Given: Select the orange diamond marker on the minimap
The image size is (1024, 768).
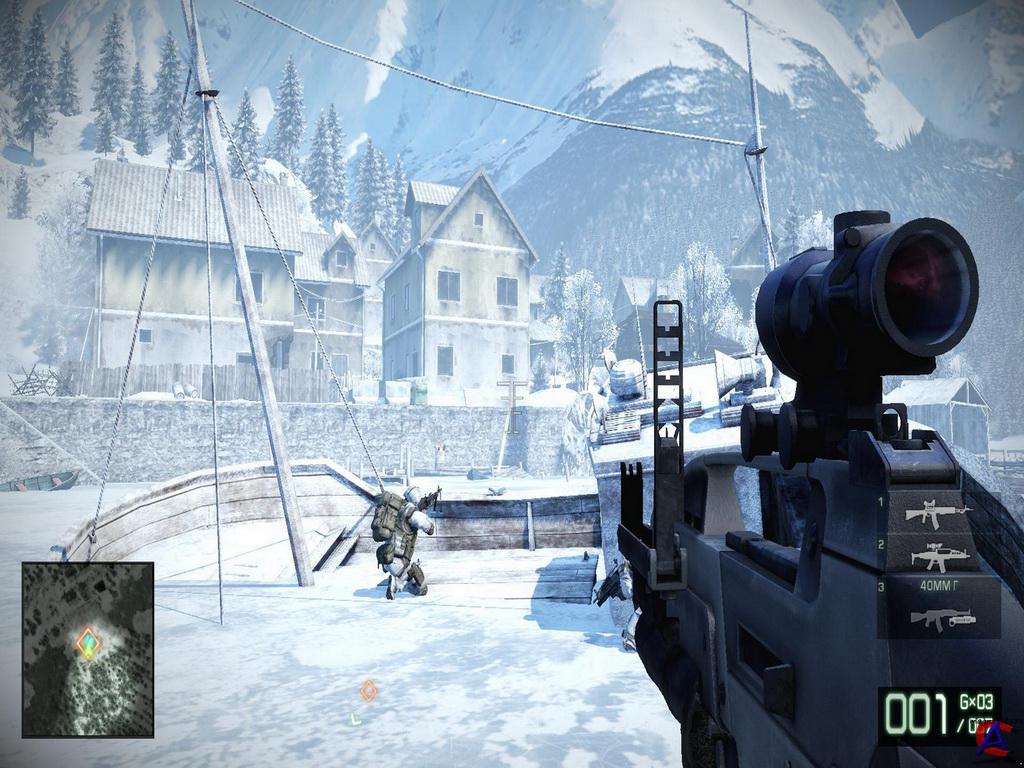Looking at the screenshot, I should click(89, 641).
